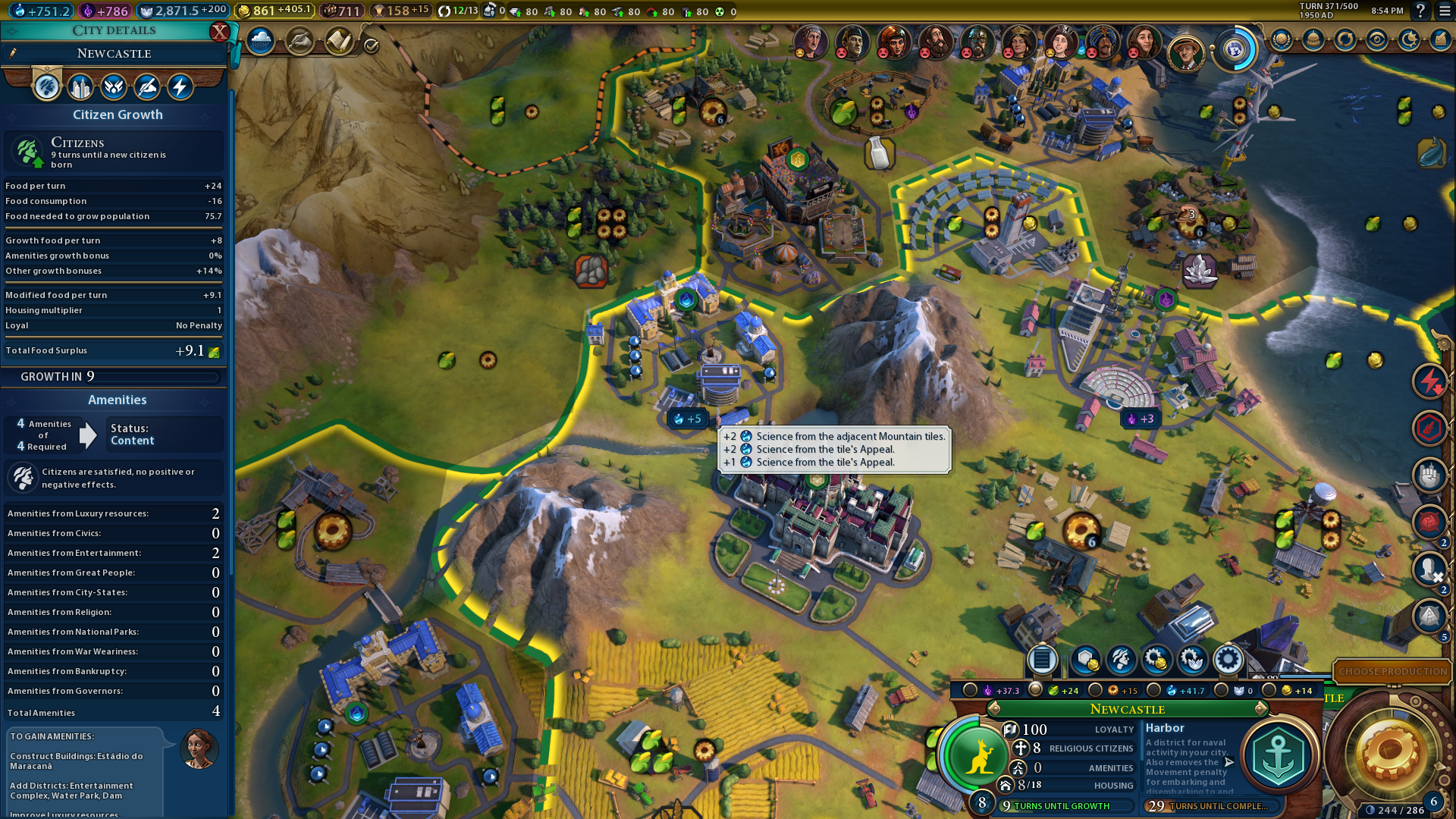Purchase production item with faith
Screen dimensions: 1456x819
point(1192,660)
